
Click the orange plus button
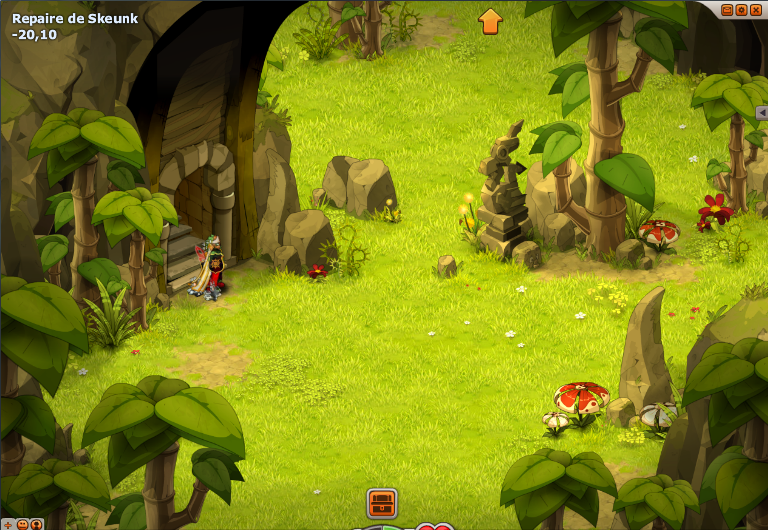(8, 525)
